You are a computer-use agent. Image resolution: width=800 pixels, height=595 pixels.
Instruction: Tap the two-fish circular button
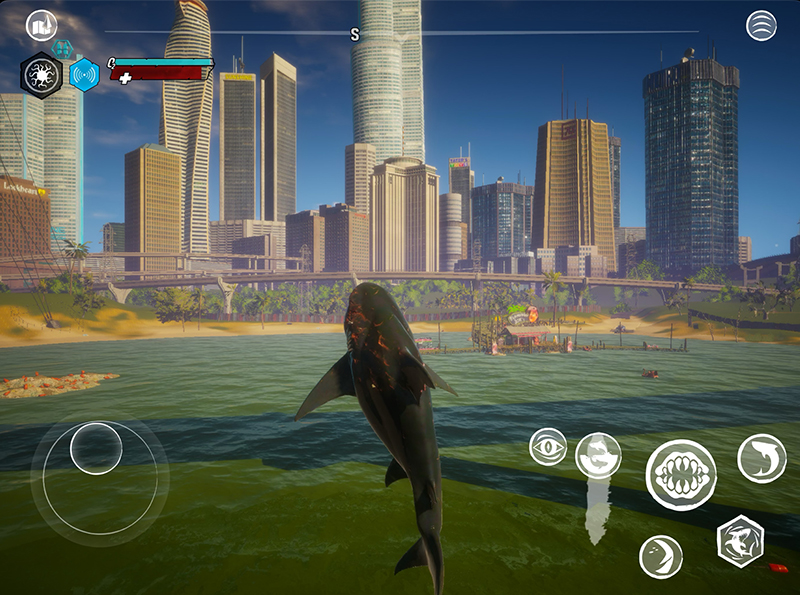click(598, 455)
